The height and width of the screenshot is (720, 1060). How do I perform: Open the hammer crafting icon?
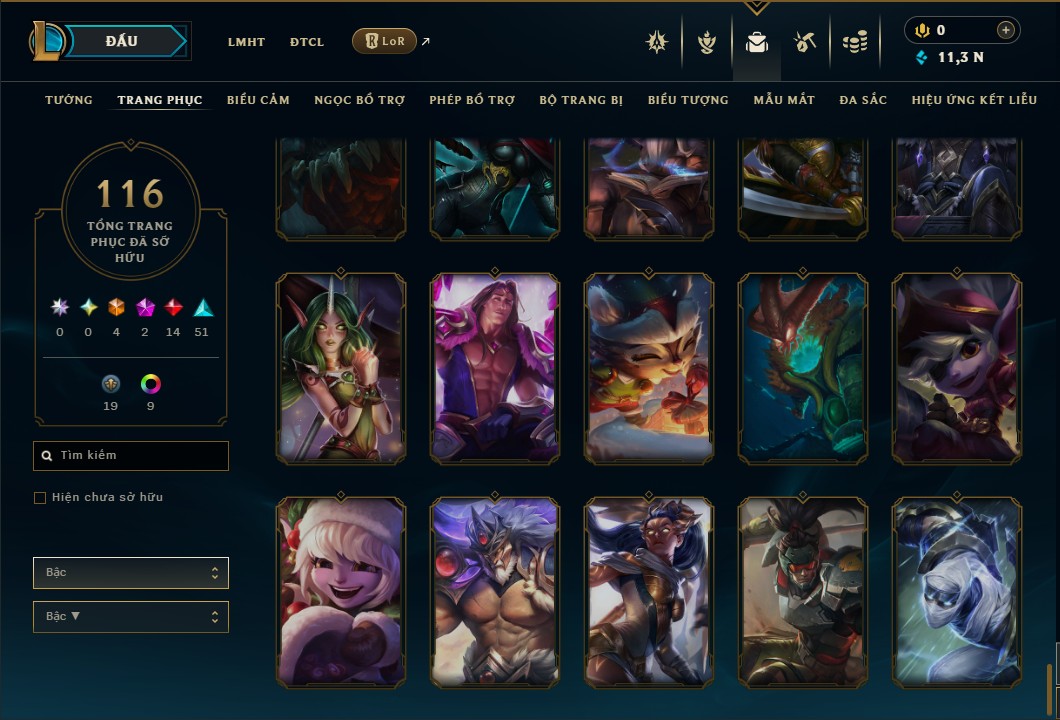(805, 42)
